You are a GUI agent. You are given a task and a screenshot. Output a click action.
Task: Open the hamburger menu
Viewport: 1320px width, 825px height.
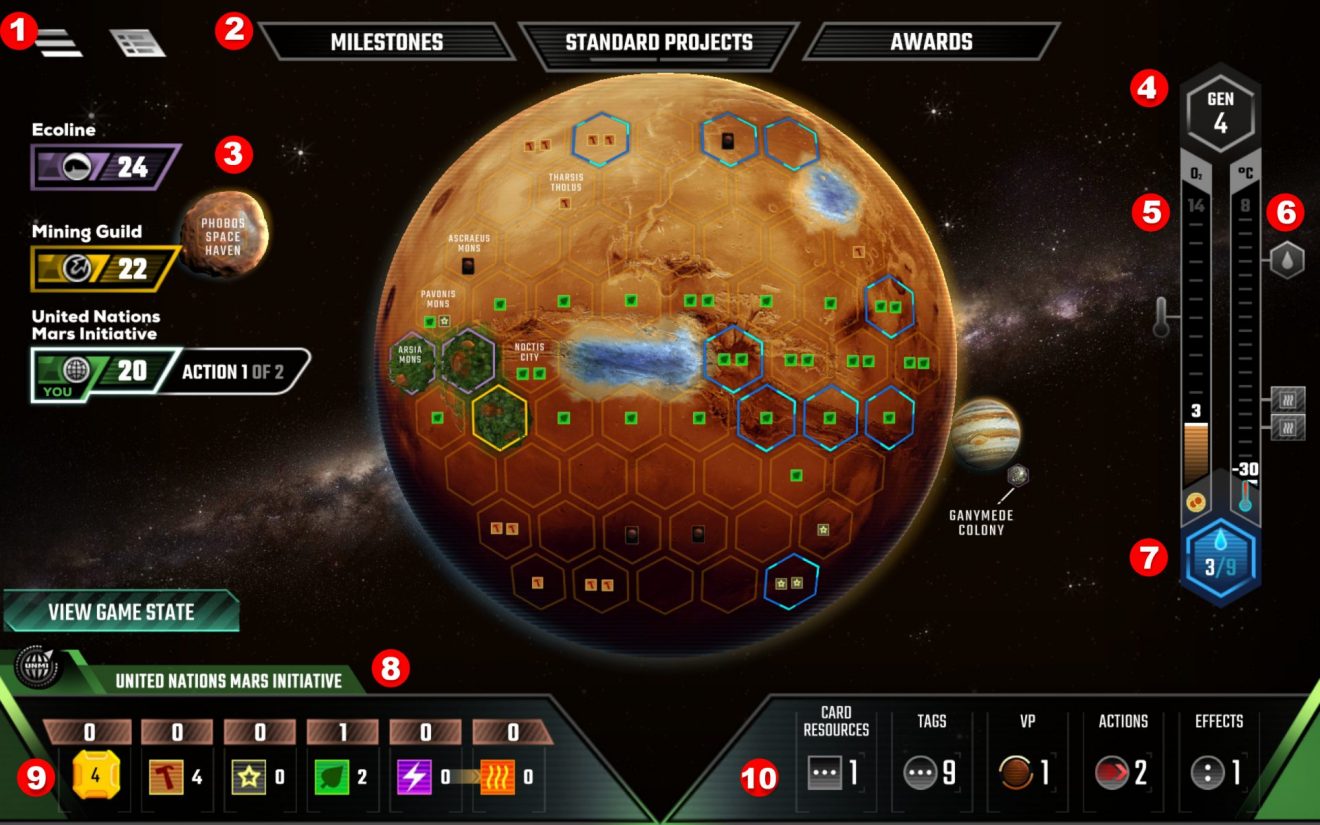(60, 40)
